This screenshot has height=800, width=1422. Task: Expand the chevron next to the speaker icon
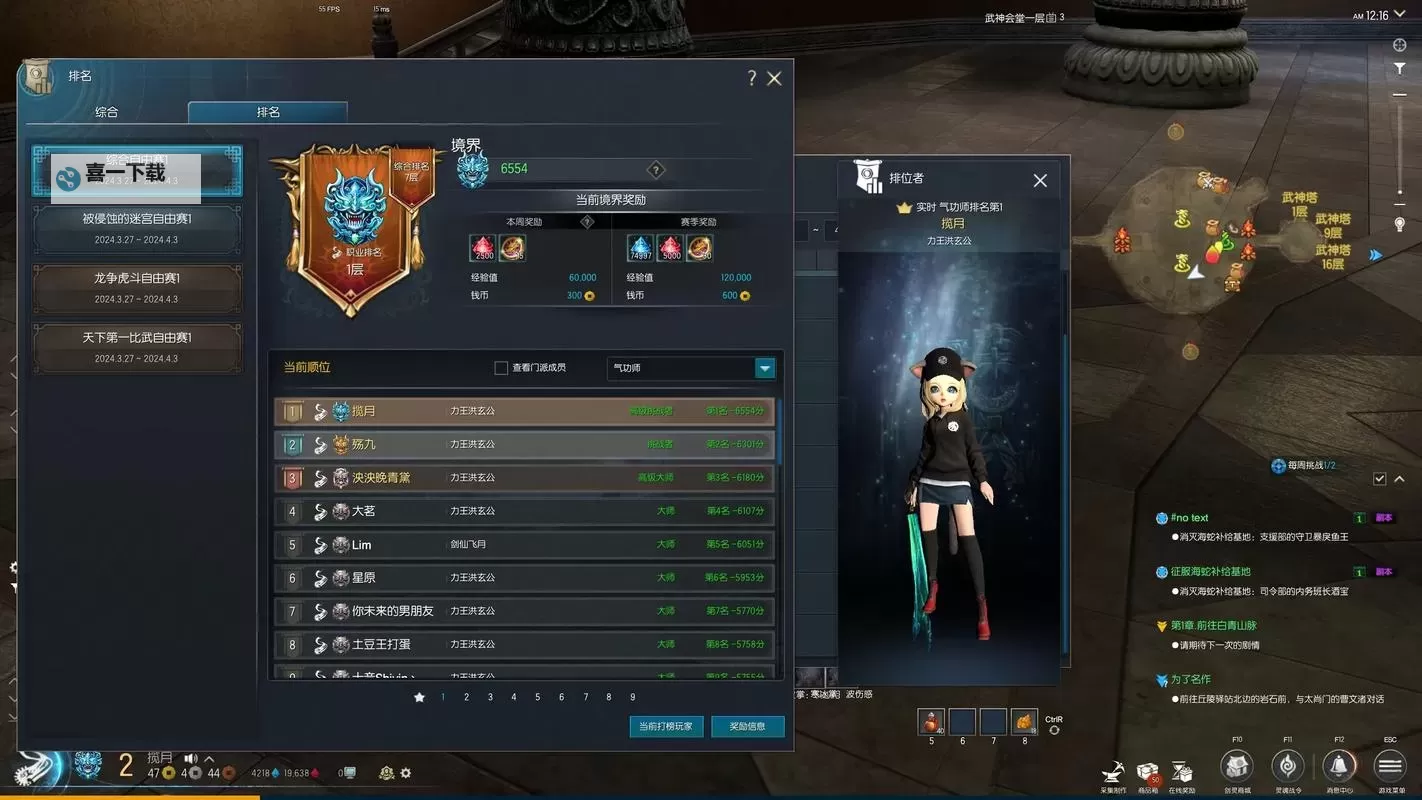208,758
